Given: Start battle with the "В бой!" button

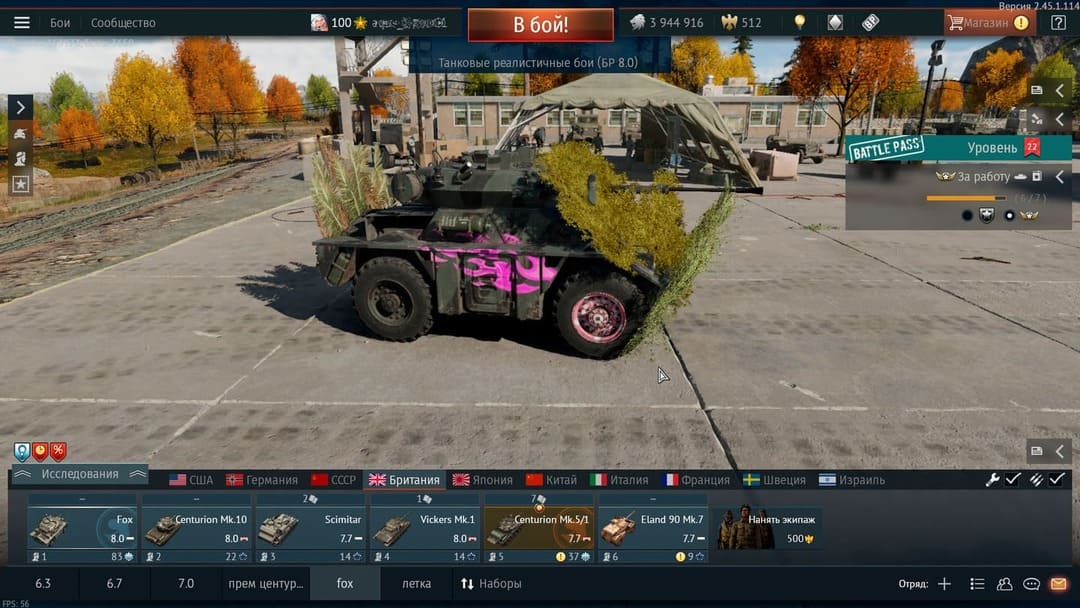Looking at the screenshot, I should pos(540,24).
